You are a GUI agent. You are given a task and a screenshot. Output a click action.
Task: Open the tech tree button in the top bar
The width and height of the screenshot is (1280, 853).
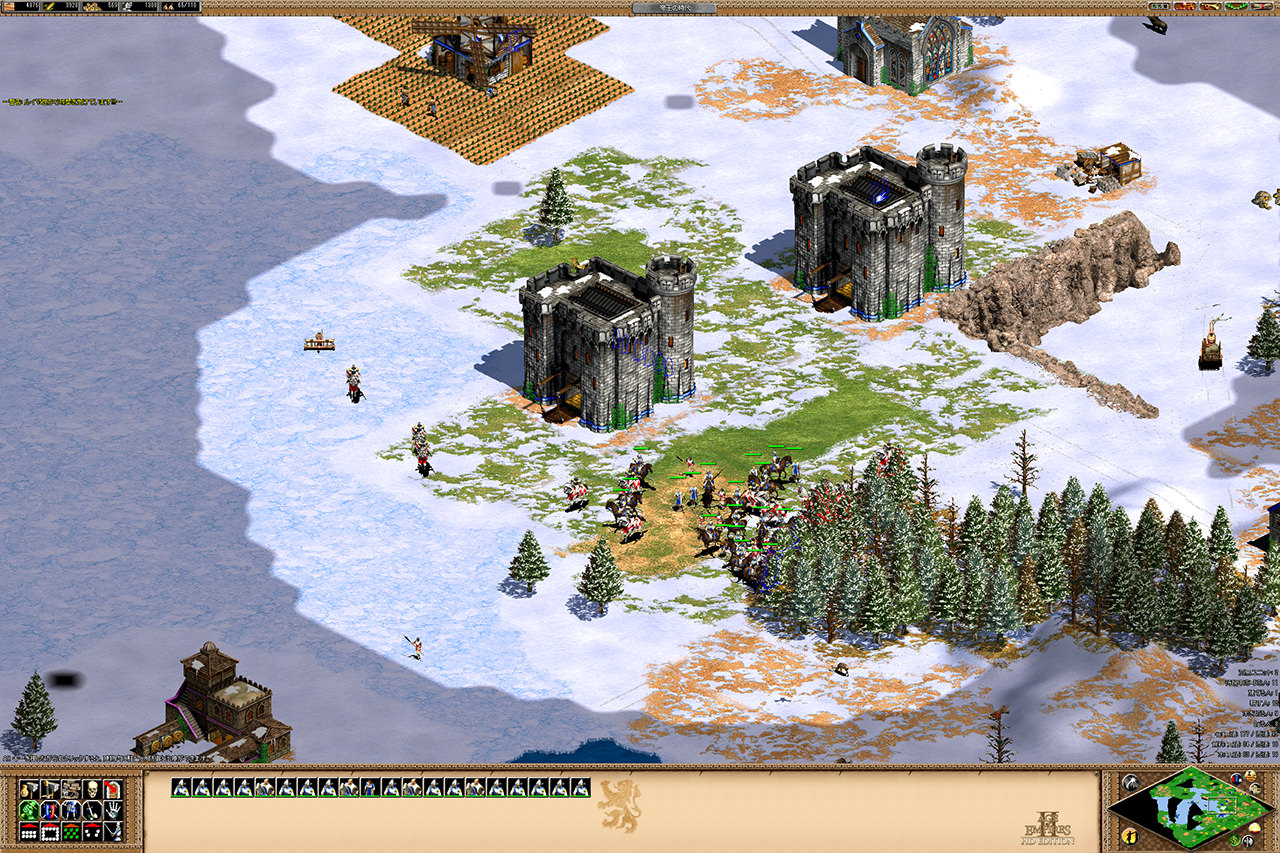click(x=1184, y=6)
